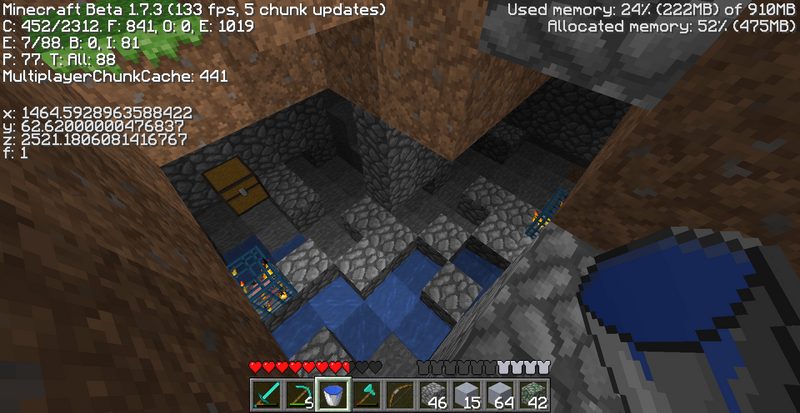This screenshot has width=800, height=413.
Task: Switch to the diamond shovel slot
Action: click(x=365, y=393)
